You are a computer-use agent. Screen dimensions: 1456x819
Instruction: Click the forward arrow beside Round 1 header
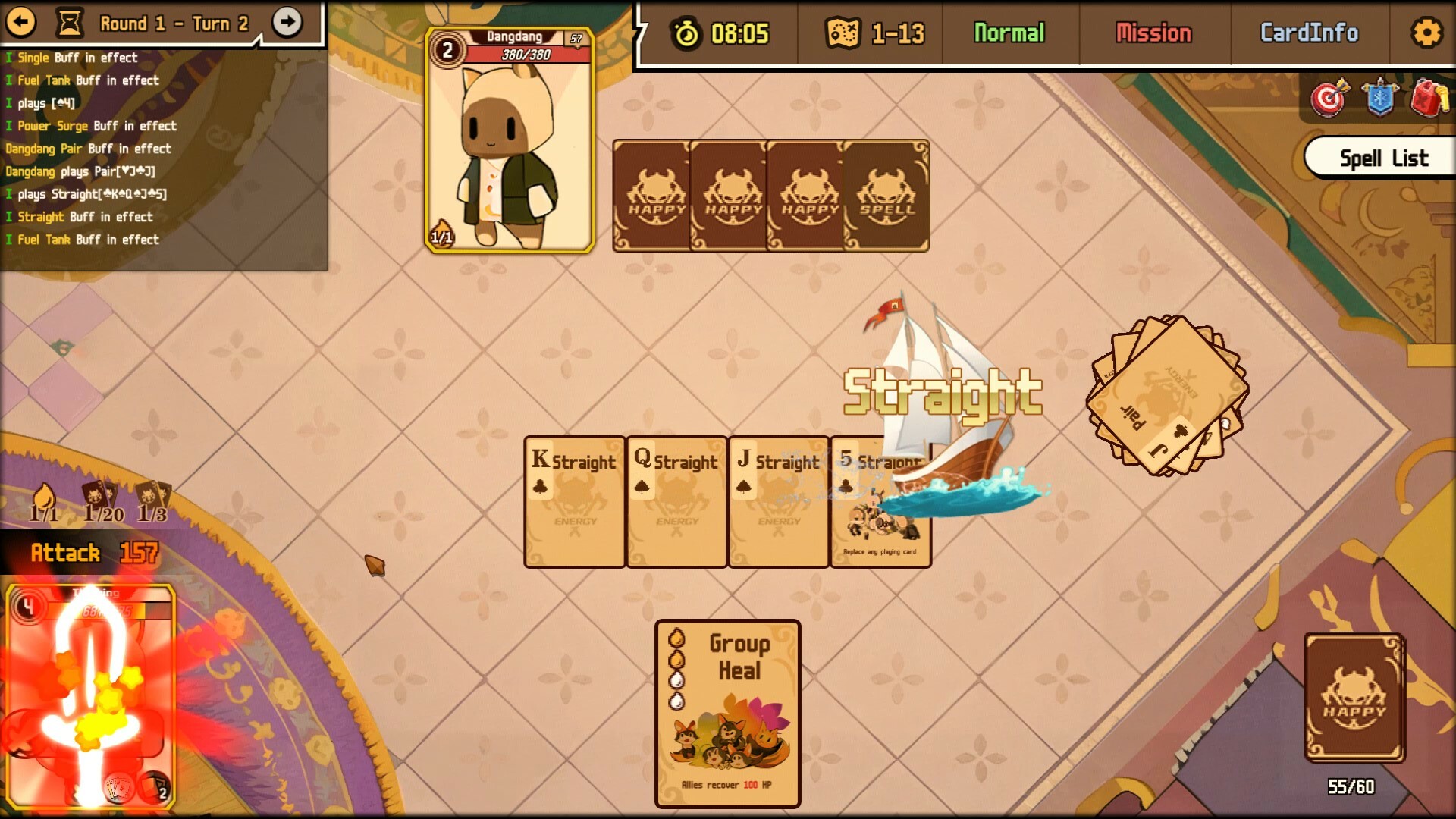pos(287,22)
